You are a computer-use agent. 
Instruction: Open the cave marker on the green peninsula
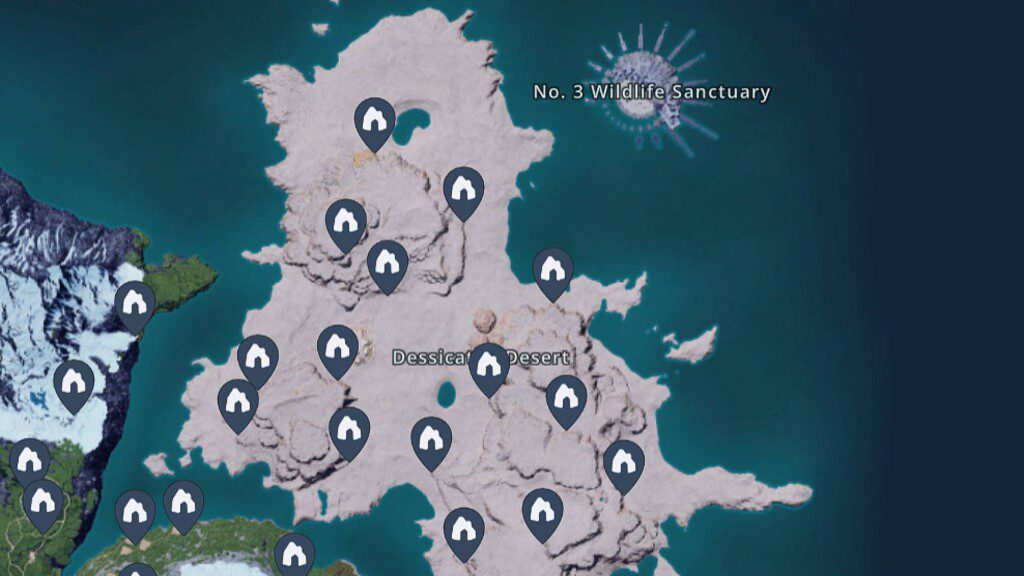[x=135, y=303]
